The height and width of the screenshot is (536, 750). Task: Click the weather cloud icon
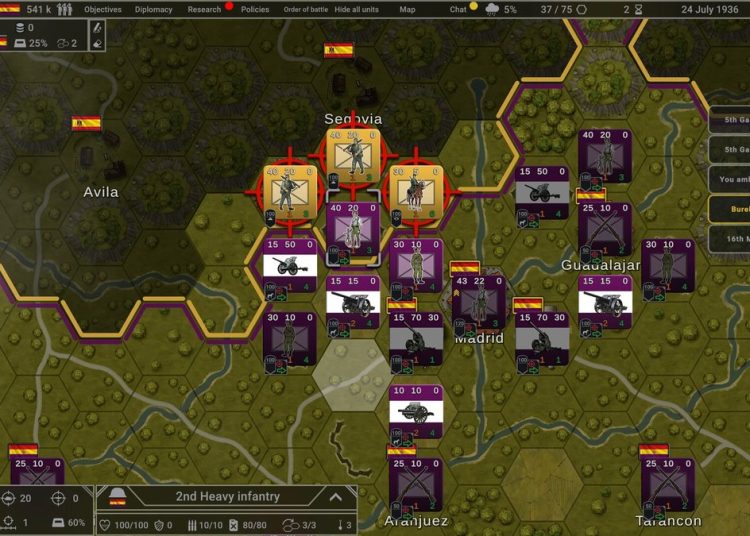pos(493,9)
